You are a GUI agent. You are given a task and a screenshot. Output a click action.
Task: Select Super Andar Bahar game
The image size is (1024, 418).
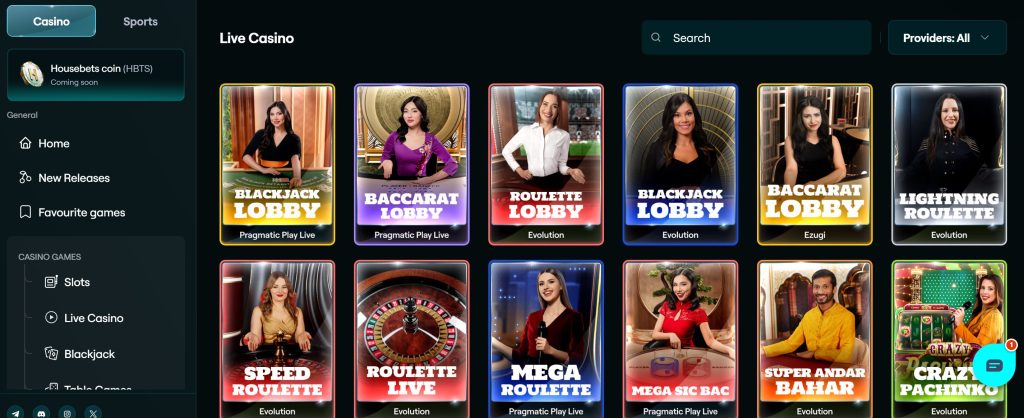[x=815, y=338]
